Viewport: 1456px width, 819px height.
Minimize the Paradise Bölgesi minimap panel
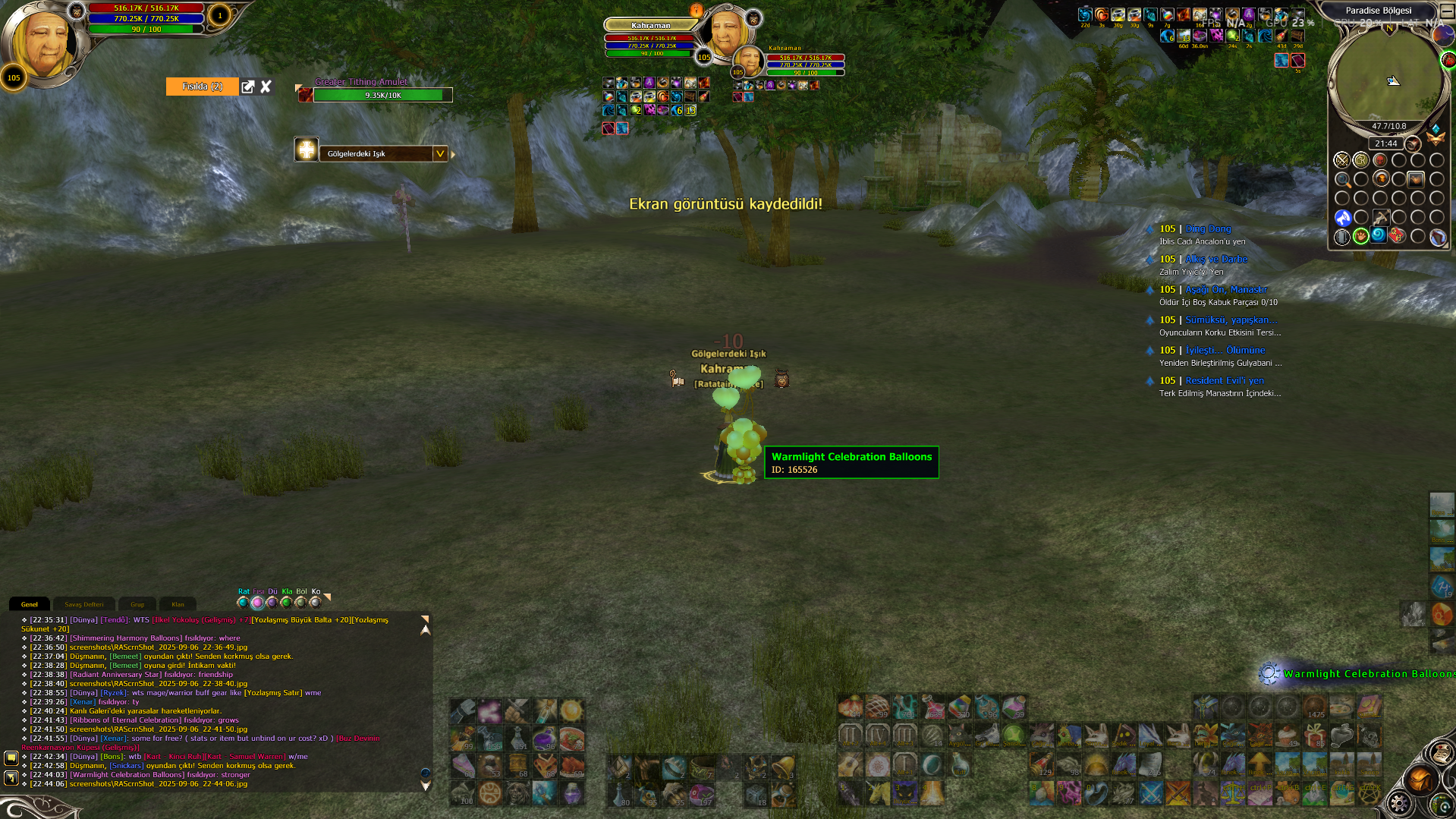pos(1447,11)
